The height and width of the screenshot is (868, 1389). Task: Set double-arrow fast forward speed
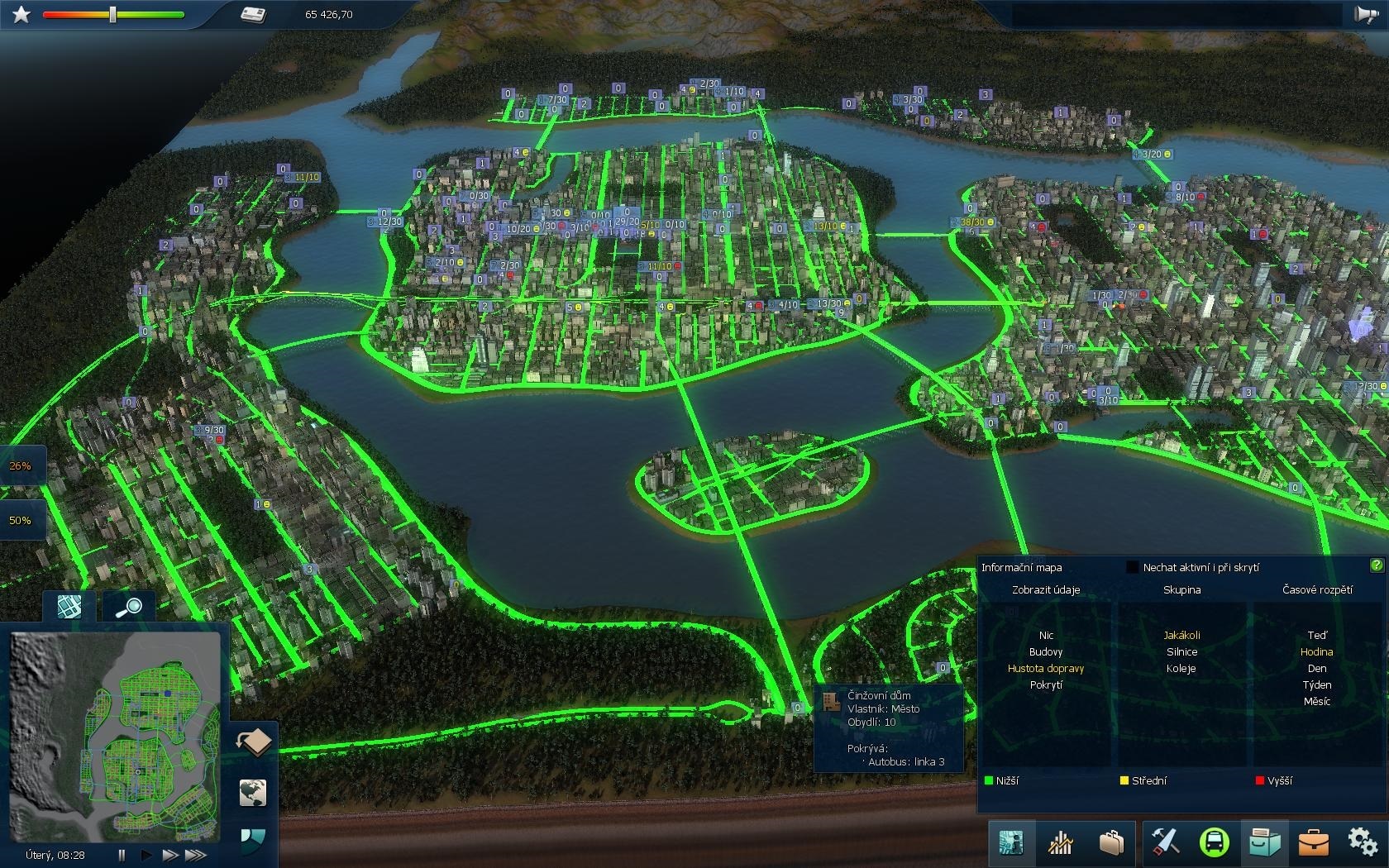pyautogui.click(x=170, y=855)
